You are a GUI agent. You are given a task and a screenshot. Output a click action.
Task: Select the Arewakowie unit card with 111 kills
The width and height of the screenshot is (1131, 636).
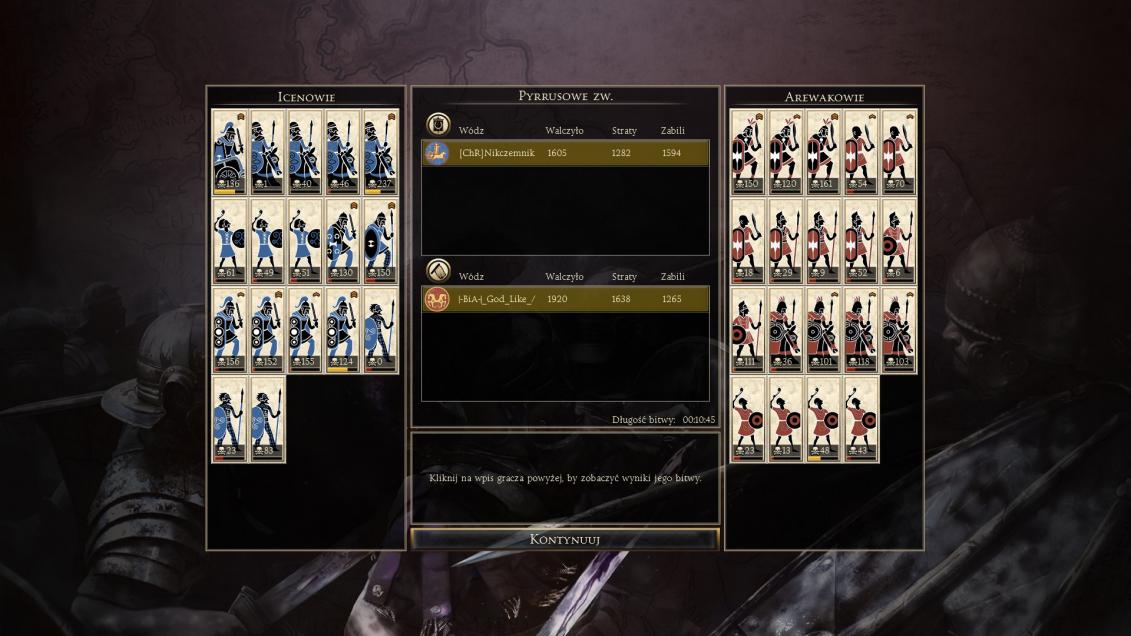coord(748,330)
